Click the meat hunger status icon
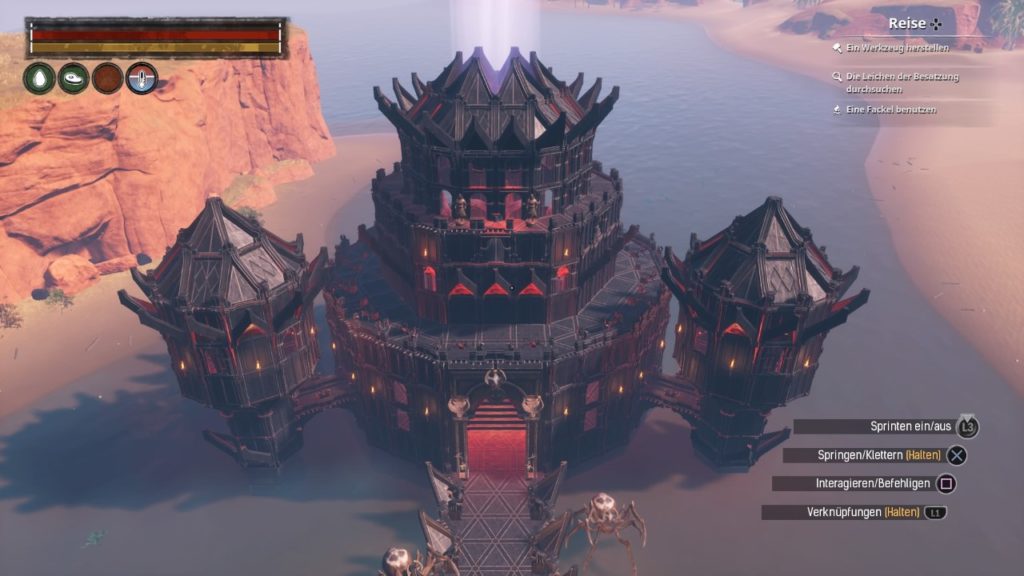 click(74, 78)
